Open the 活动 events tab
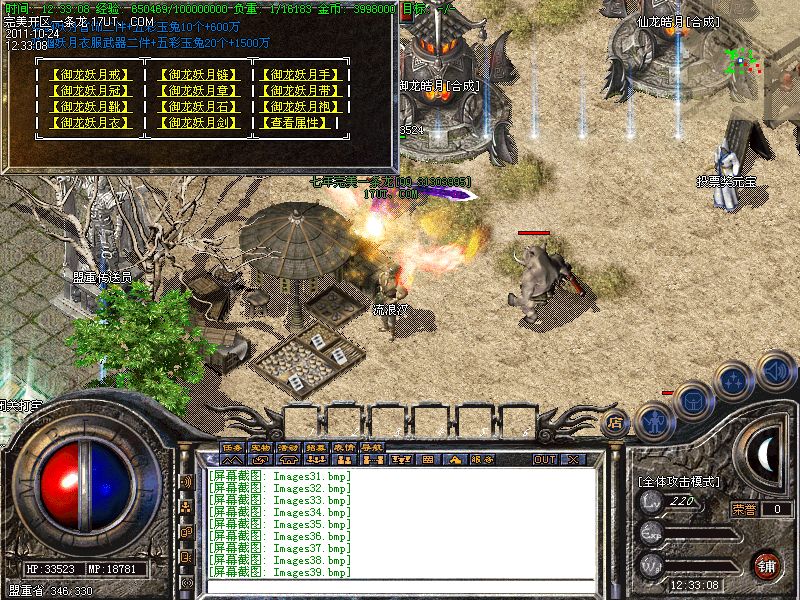The image size is (800, 600). click(x=289, y=446)
